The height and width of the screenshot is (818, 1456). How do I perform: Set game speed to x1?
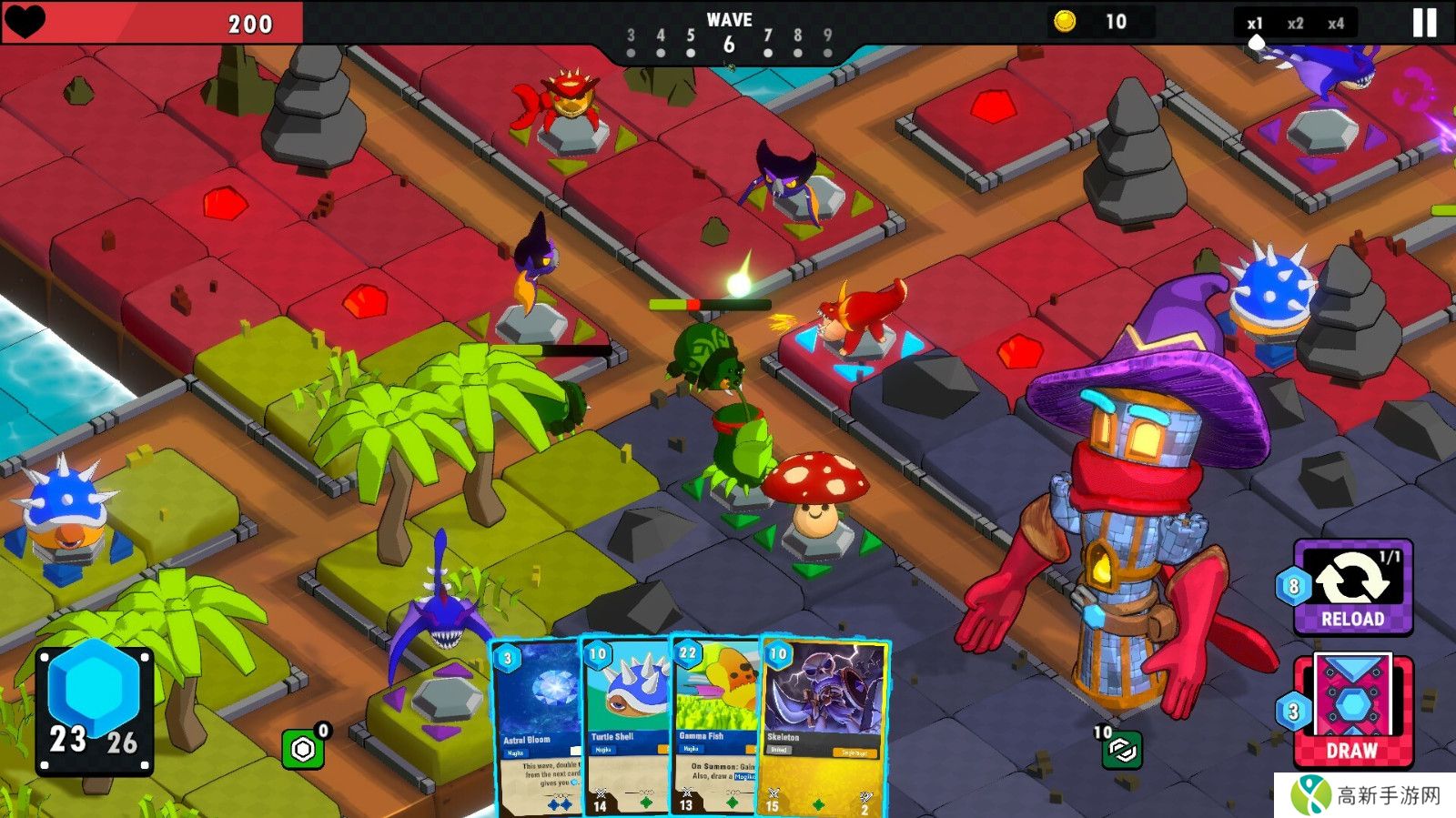pyautogui.click(x=1255, y=24)
